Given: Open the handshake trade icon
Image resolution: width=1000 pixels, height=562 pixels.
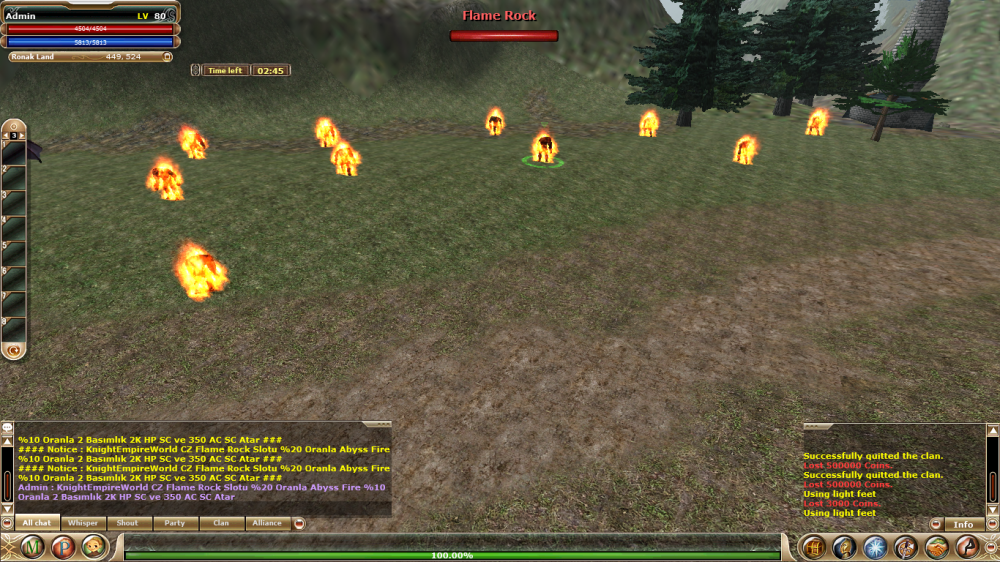Looking at the screenshot, I should [937, 547].
